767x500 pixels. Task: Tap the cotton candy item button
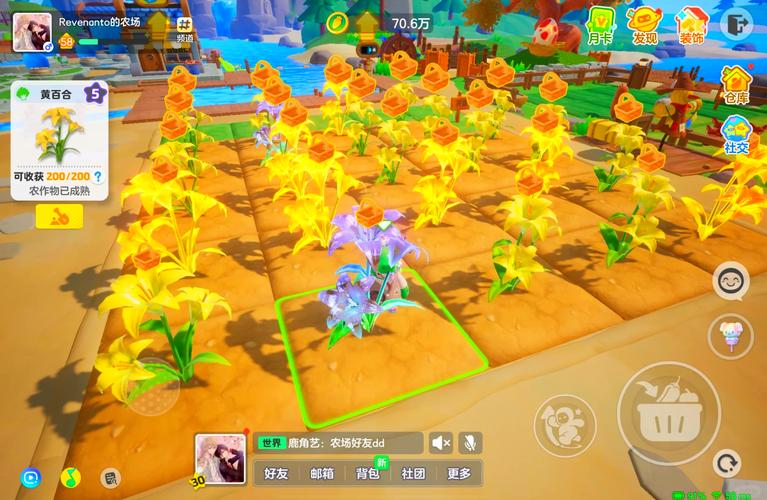click(730, 335)
